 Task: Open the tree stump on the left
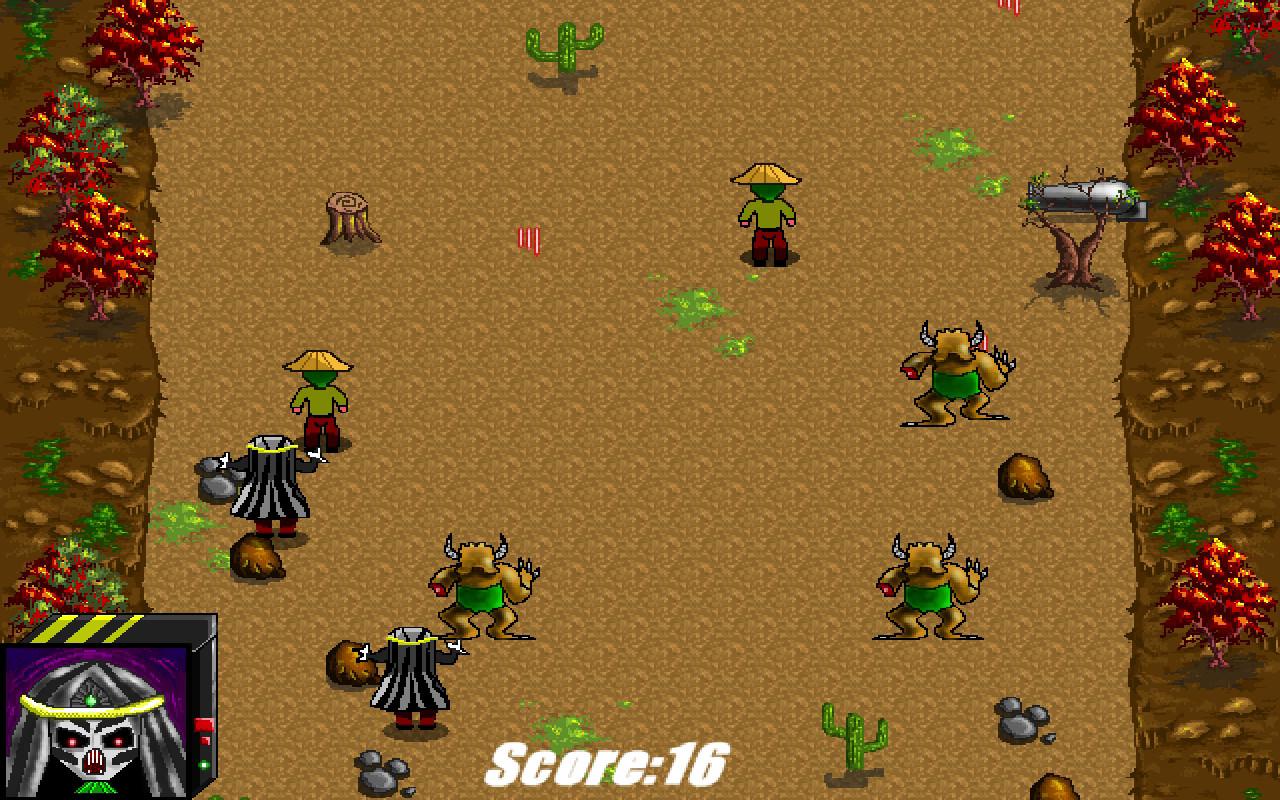pos(348,215)
